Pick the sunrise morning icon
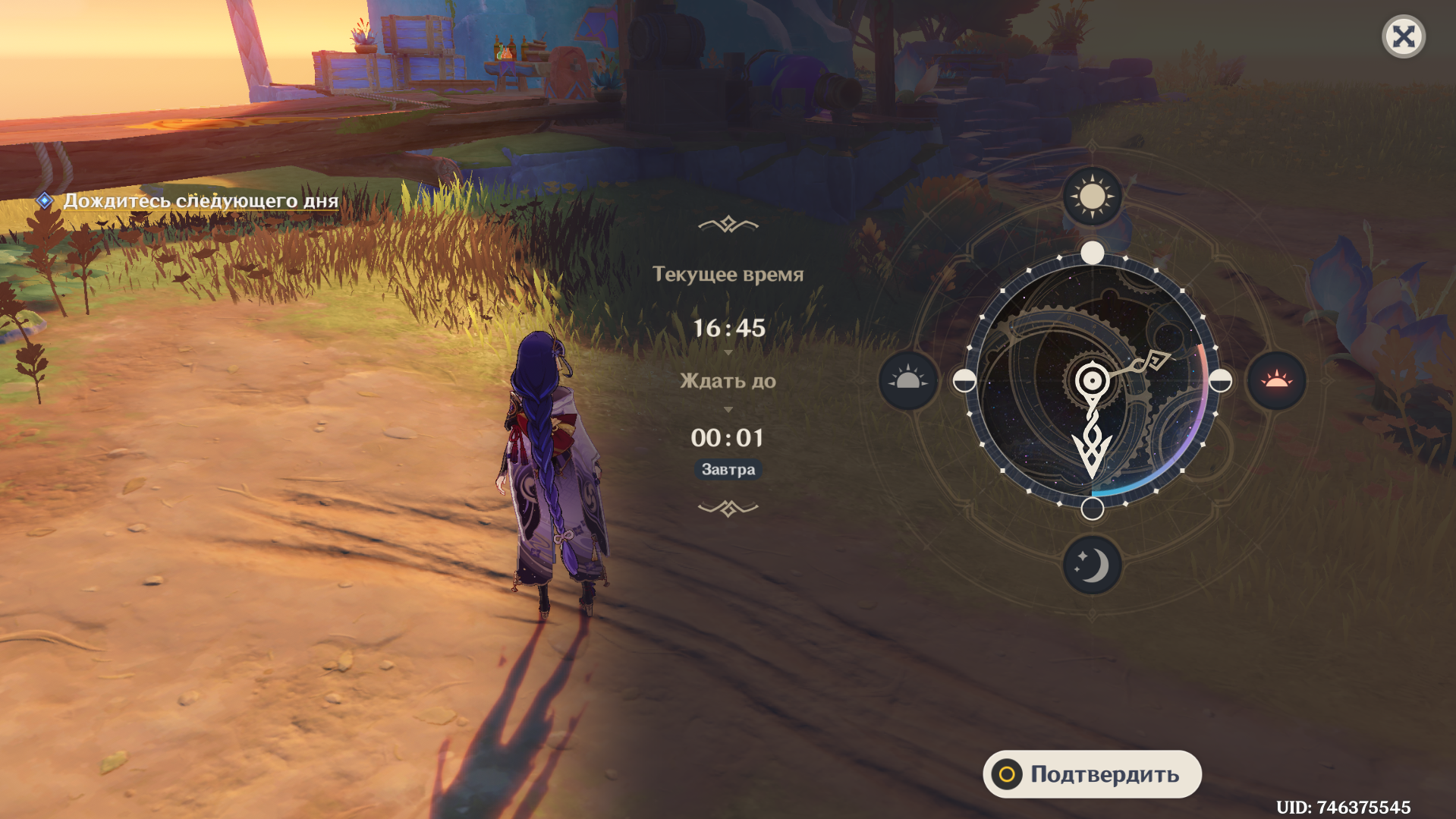The width and height of the screenshot is (1456, 819). click(x=908, y=380)
